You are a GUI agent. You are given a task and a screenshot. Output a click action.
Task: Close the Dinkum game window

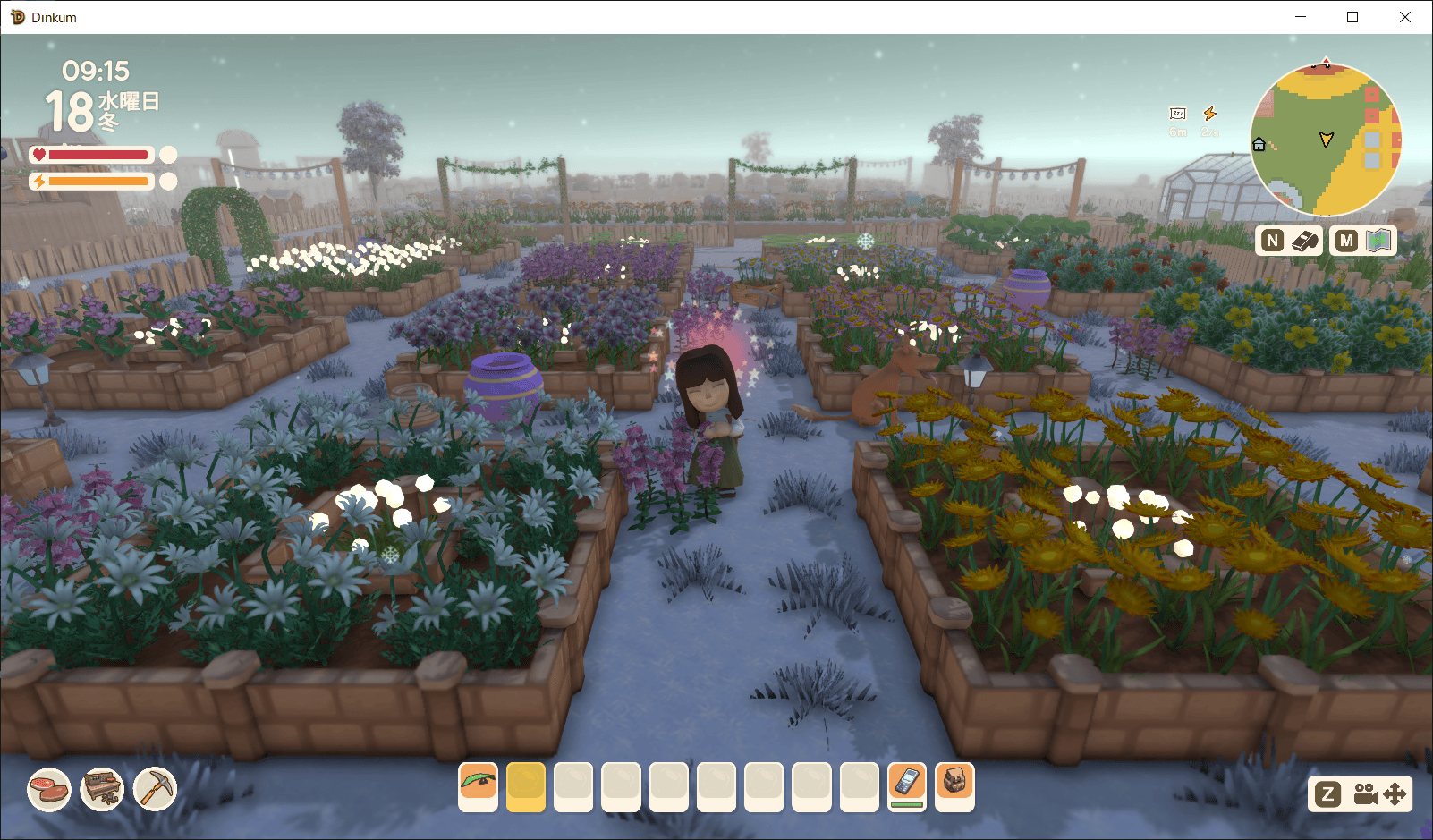click(x=1404, y=17)
